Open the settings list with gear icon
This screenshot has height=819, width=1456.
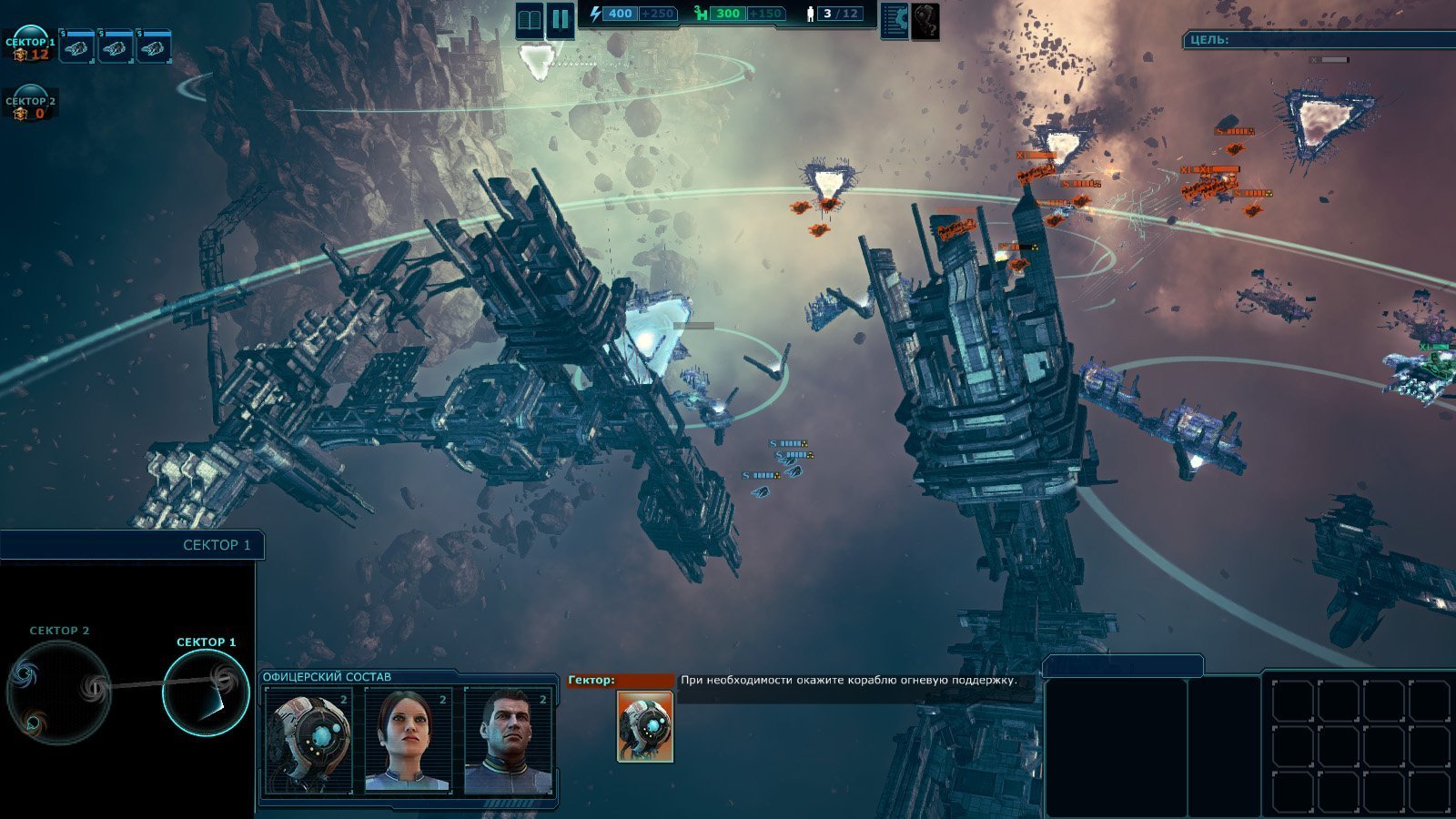point(895,20)
